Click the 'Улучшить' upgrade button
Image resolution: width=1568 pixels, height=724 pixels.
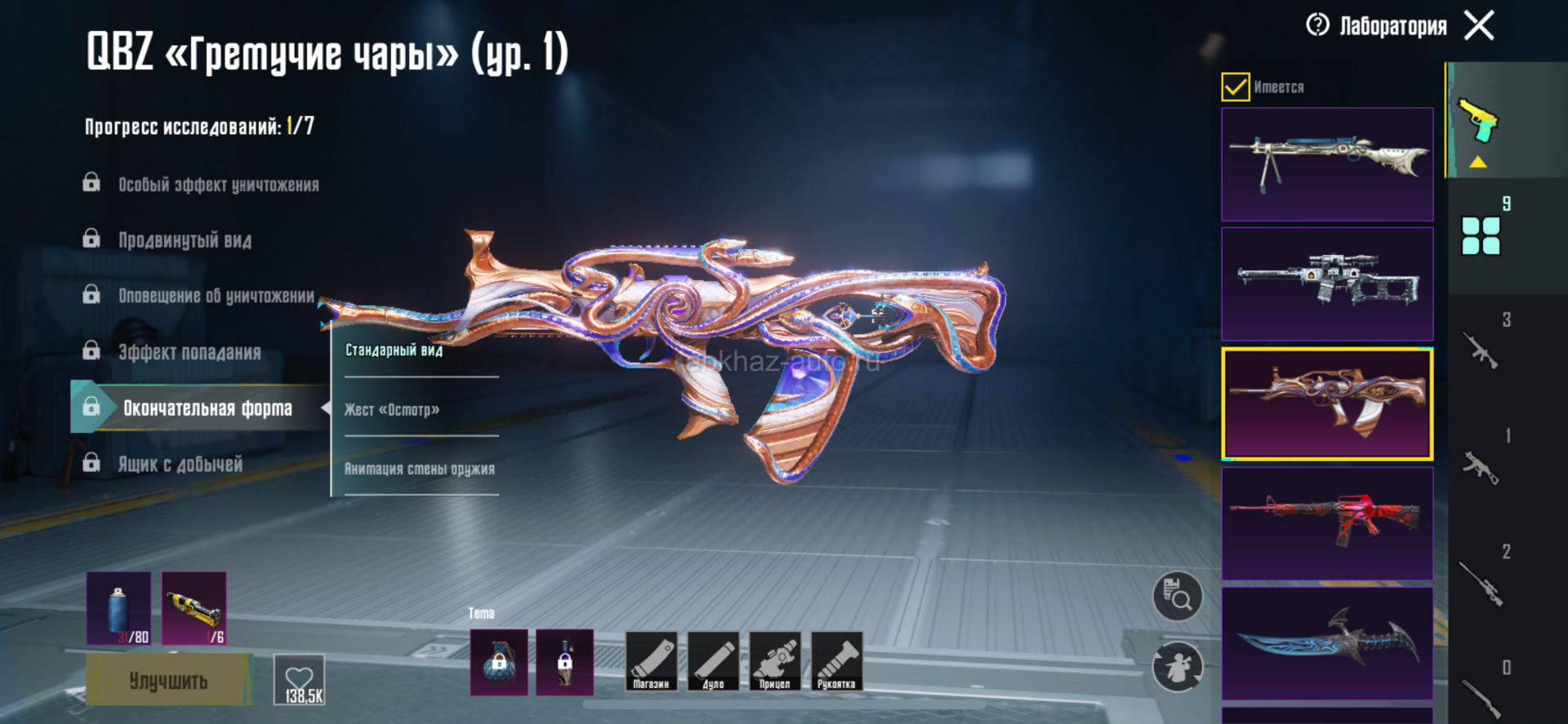point(169,680)
